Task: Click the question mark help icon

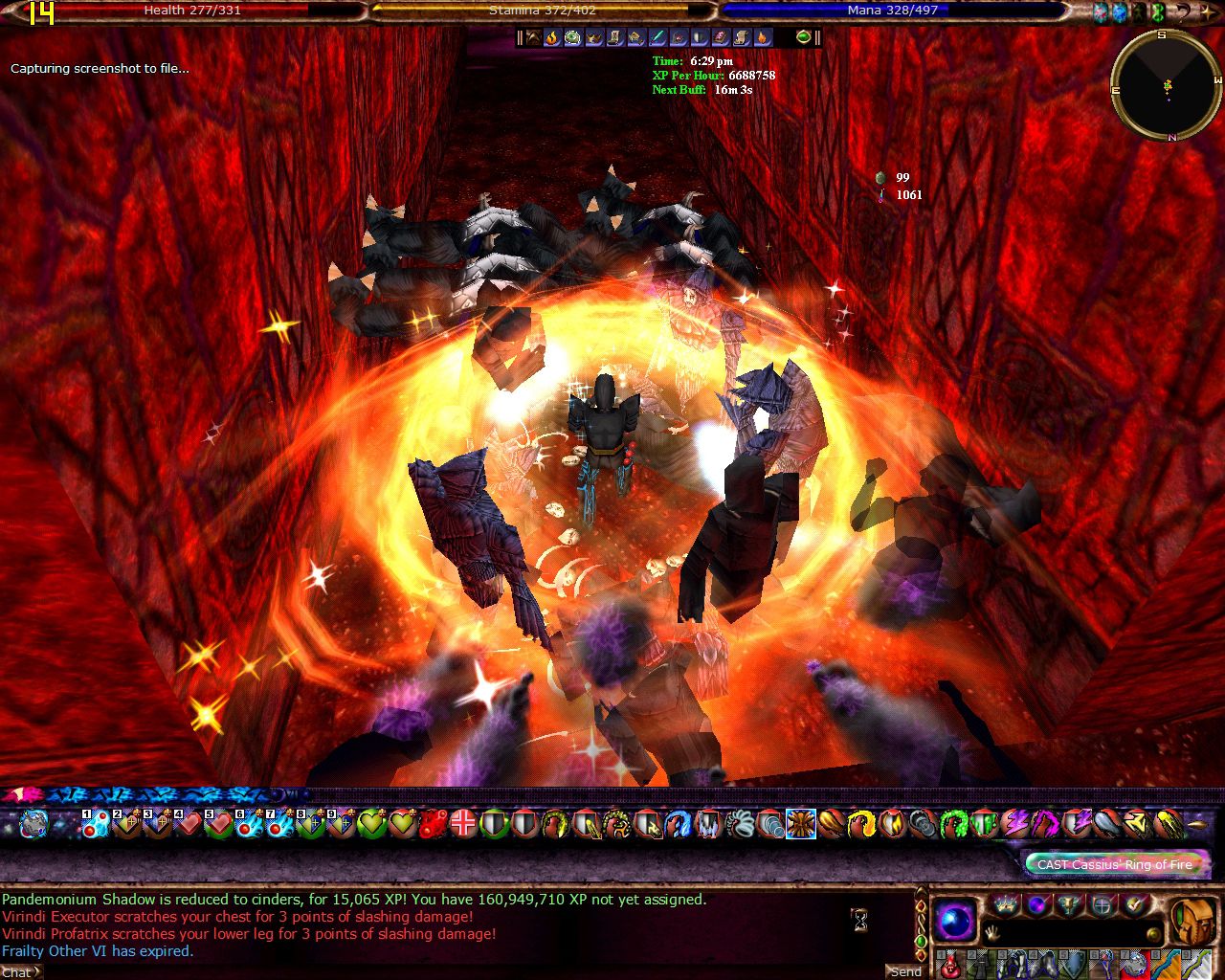Action: tap(1183, 12)
